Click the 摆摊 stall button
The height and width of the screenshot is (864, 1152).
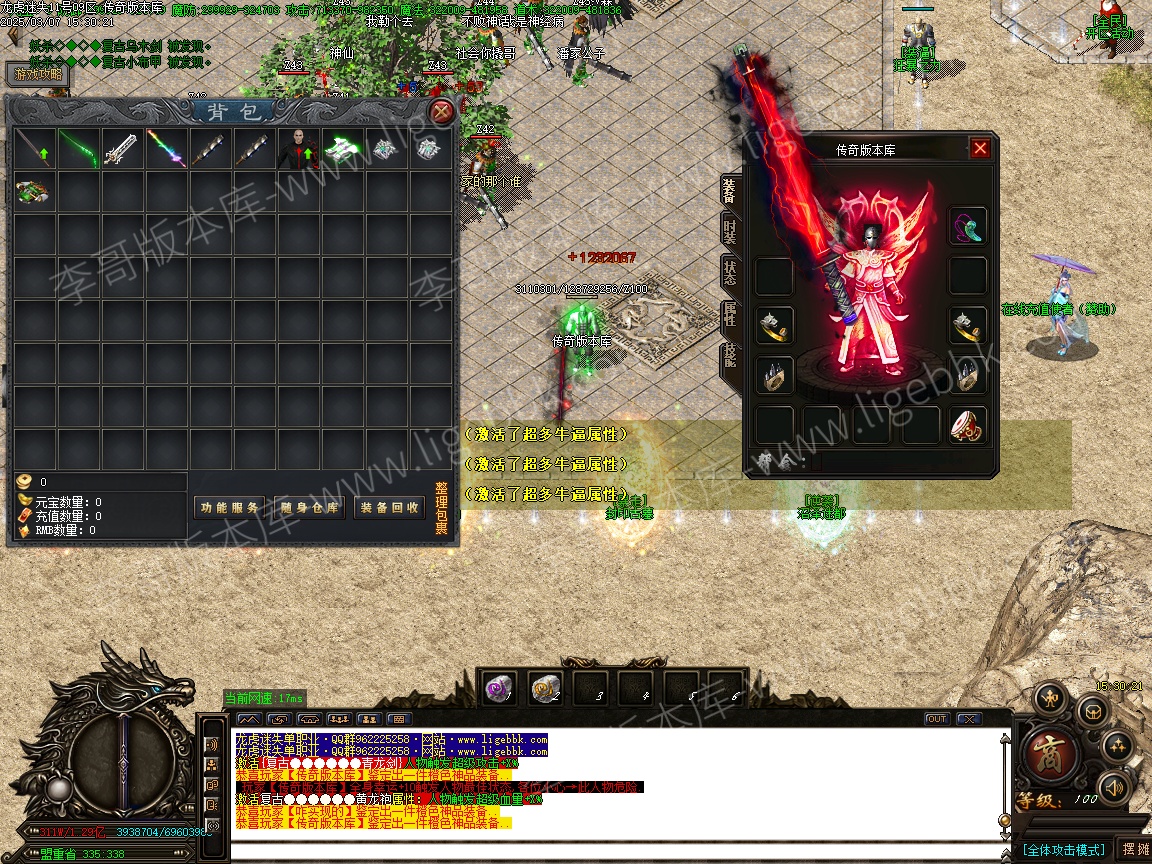[x=1134, y=849]
